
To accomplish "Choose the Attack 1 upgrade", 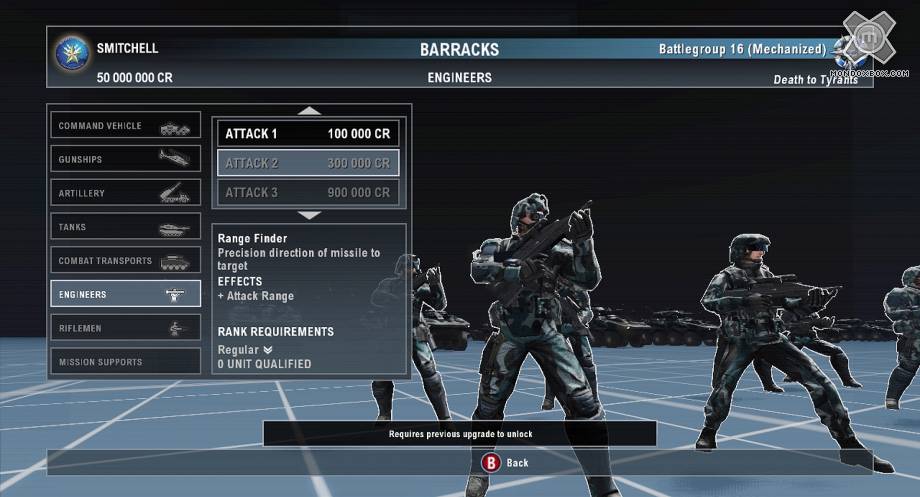I will 308,133.
